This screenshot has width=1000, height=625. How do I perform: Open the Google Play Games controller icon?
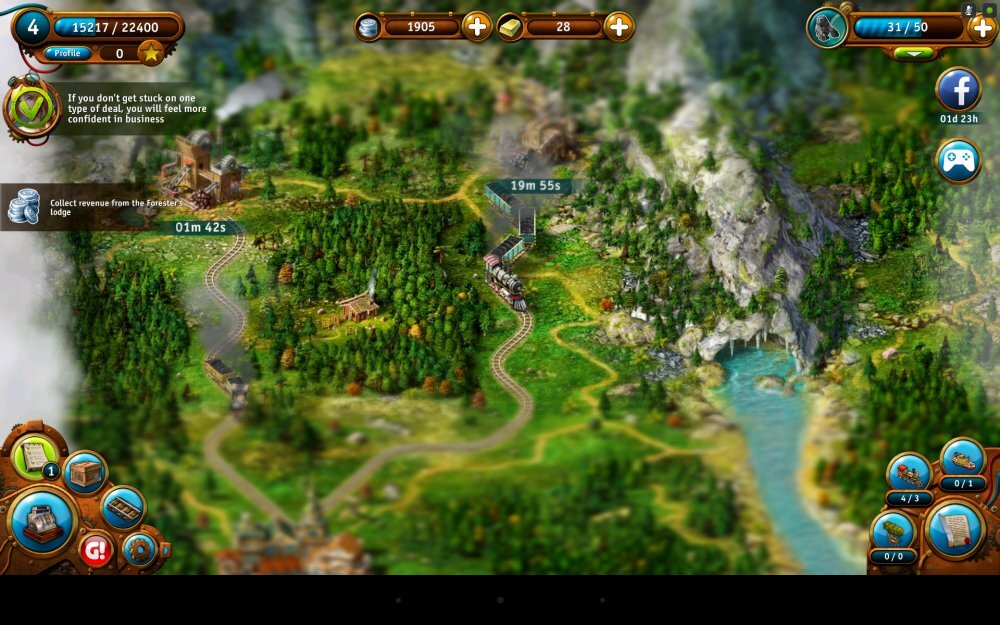pos(958,161)
